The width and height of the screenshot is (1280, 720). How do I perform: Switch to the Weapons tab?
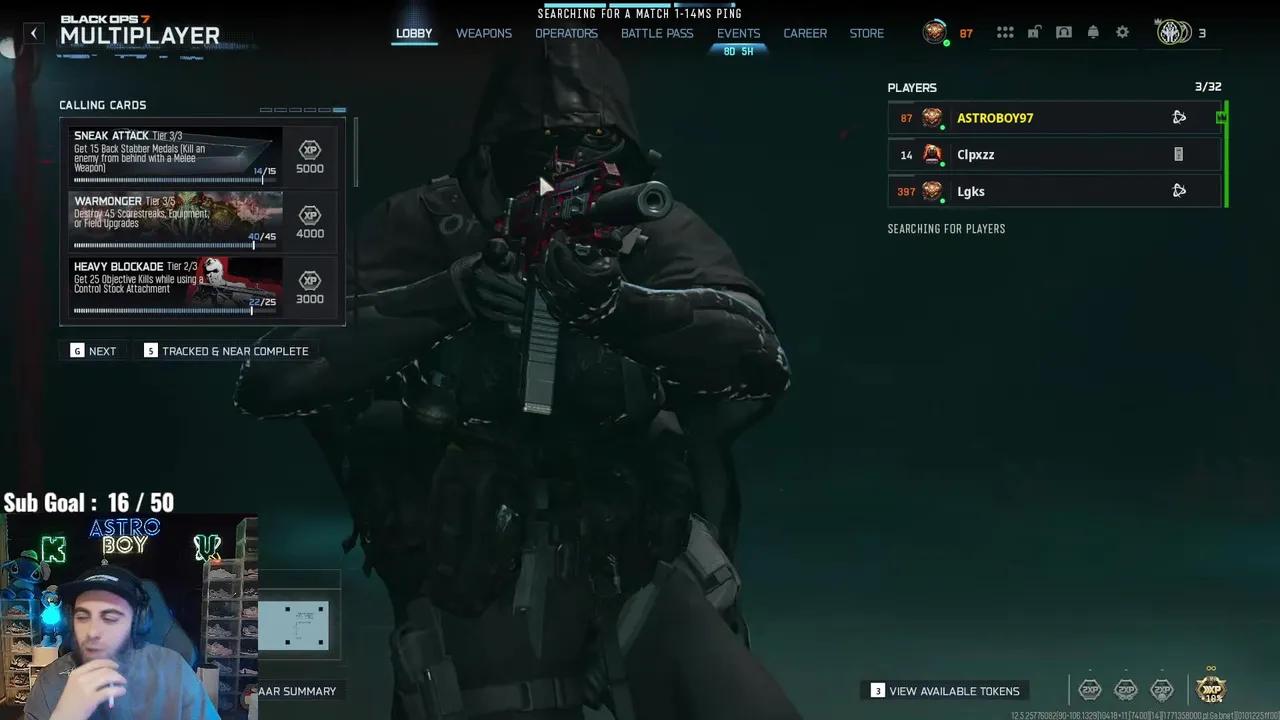coord(484,33)
